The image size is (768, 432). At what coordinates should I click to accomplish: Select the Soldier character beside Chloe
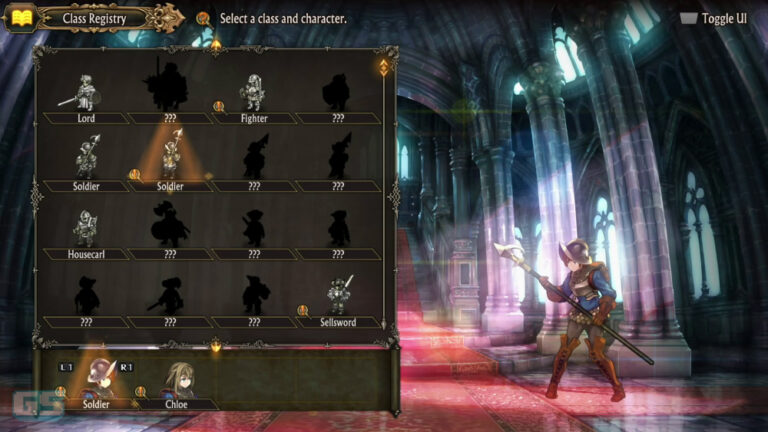click(x=96, y=385)
